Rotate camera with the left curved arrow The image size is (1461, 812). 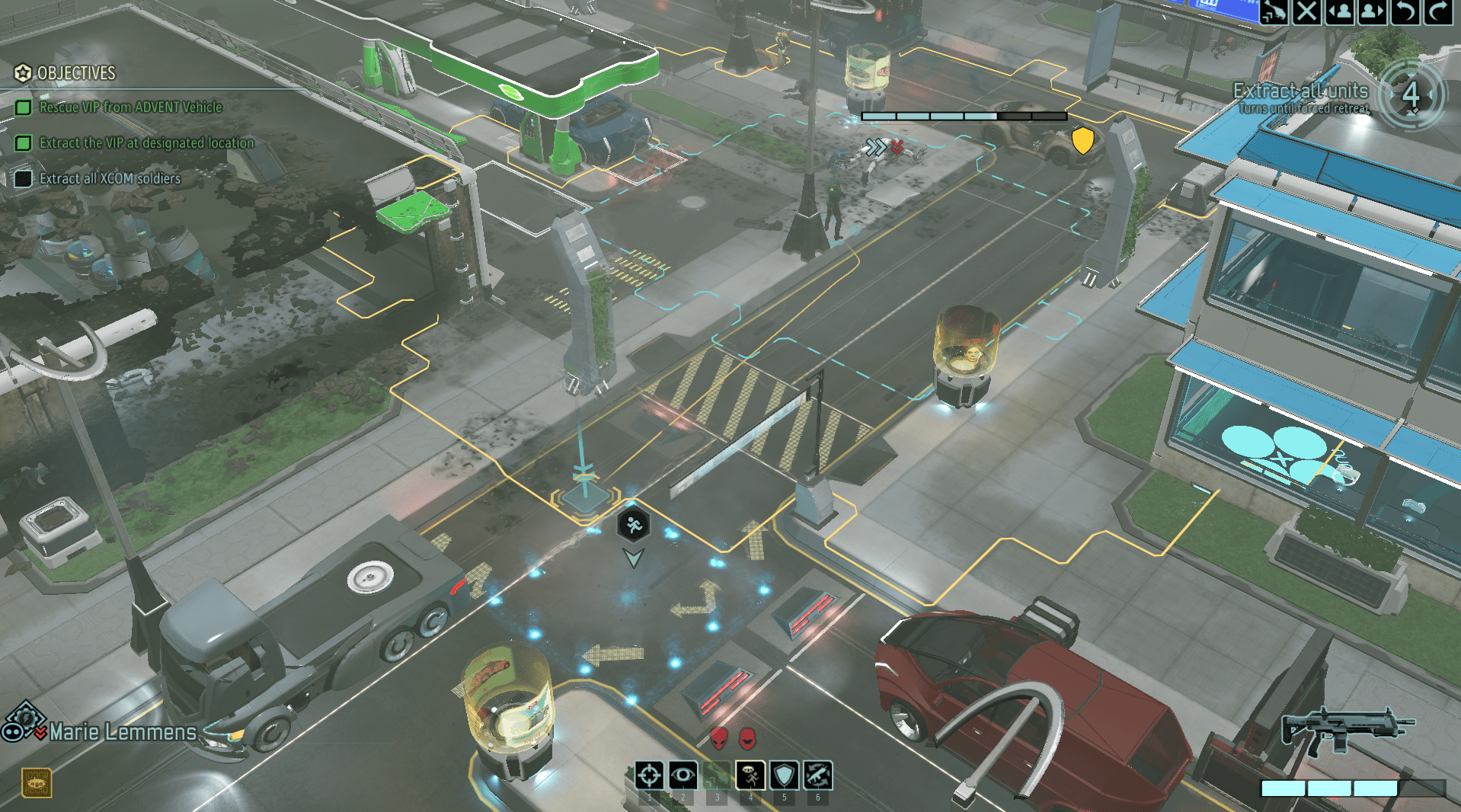click(1405, 11)
